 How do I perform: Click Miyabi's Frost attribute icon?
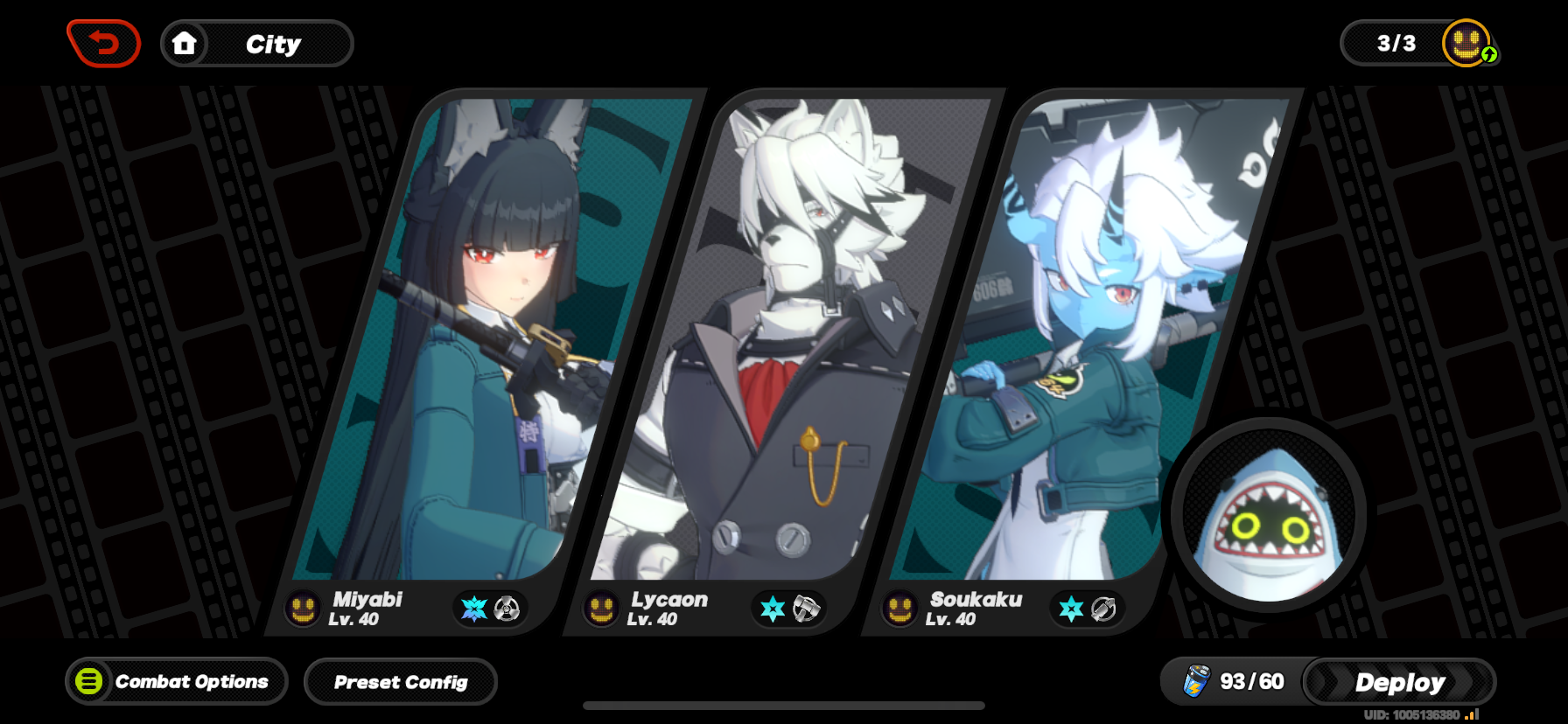click(x=472, y=609)
